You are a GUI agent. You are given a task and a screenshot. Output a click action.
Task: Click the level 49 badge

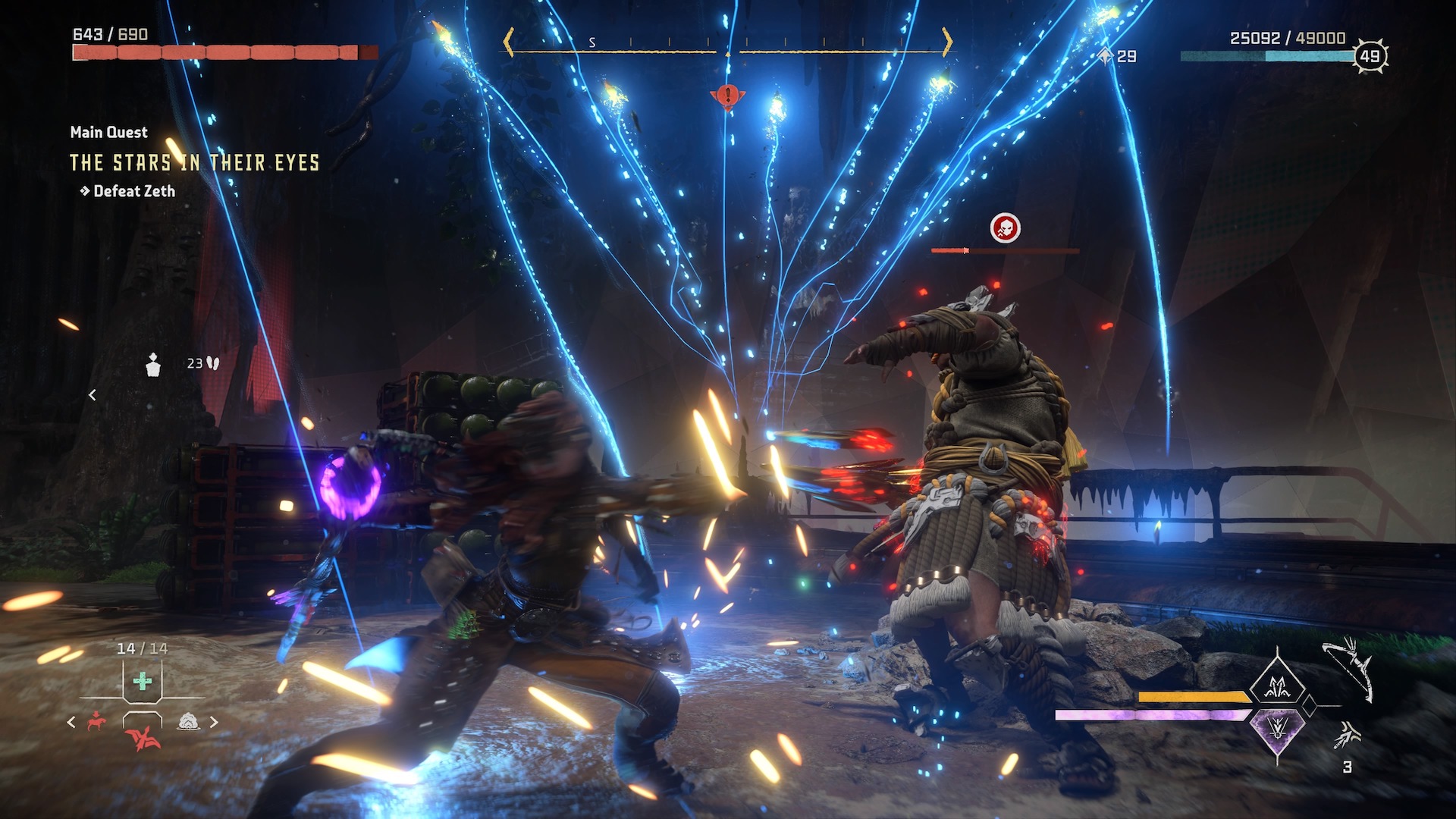pos(1370,56)
